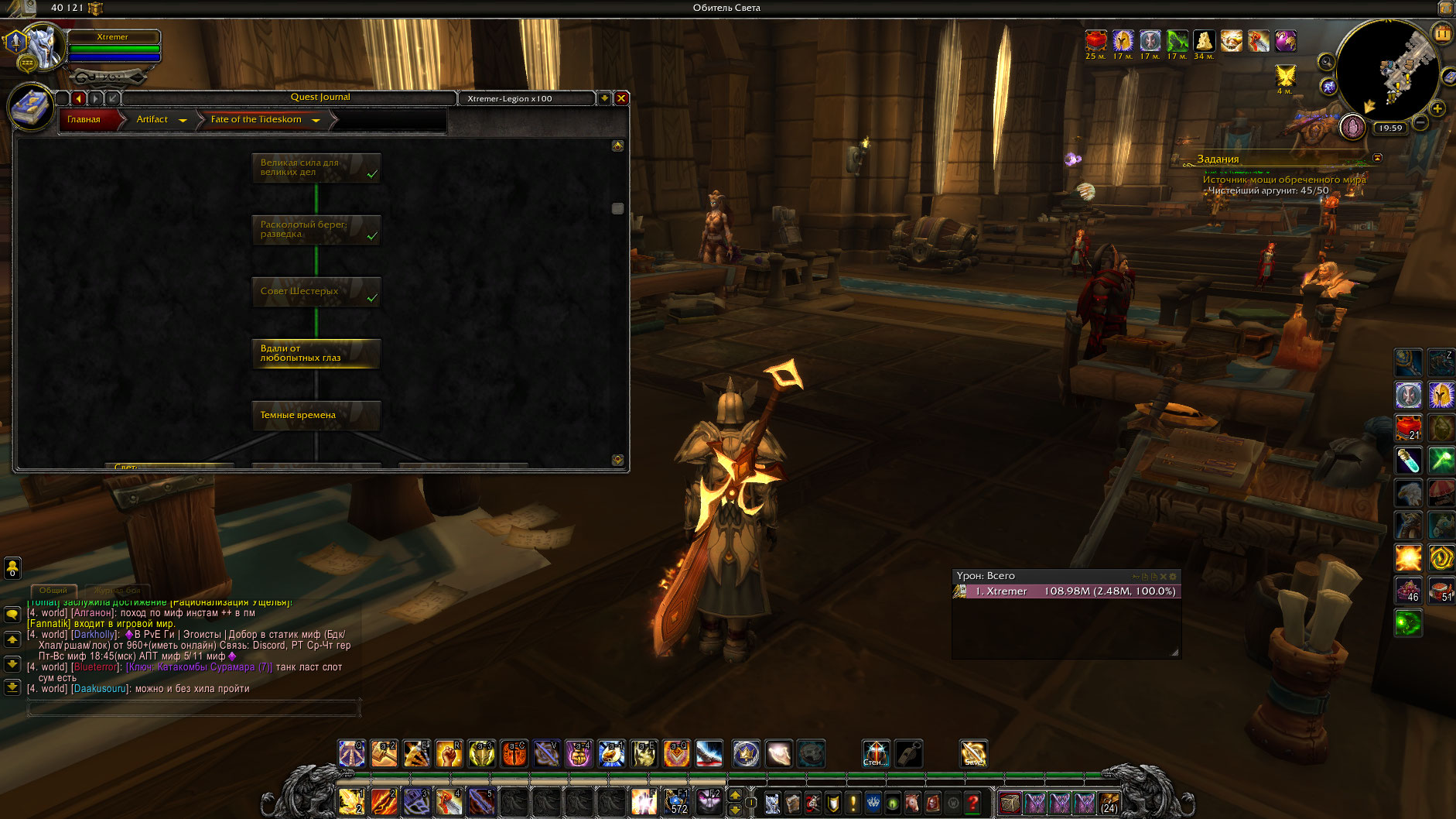The height and width of the screenshot is (819, 1456).
Task: Open the Quest Journal book icon
Action: (x=31, y=106)
